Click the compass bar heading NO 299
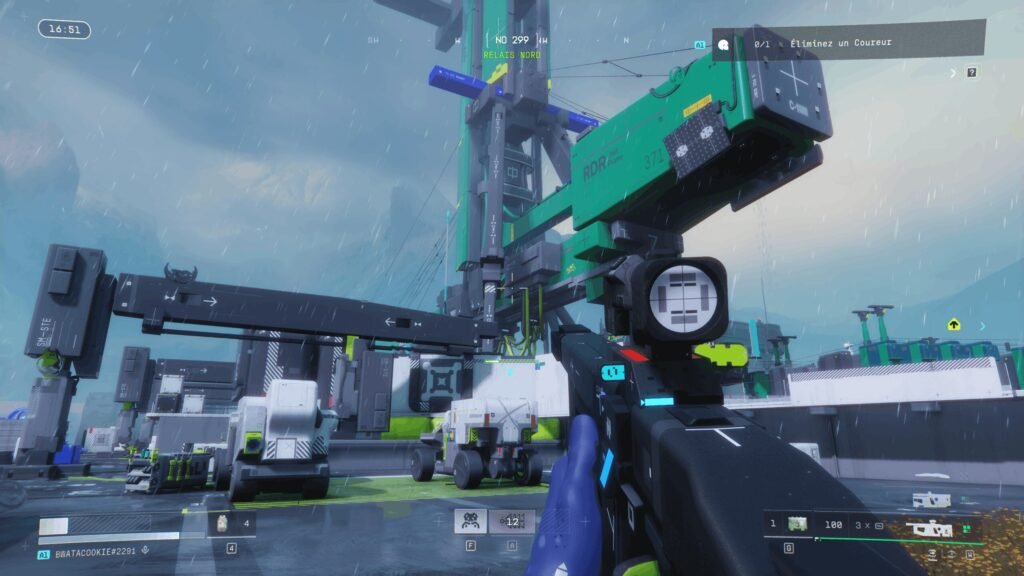 [511, 40]
